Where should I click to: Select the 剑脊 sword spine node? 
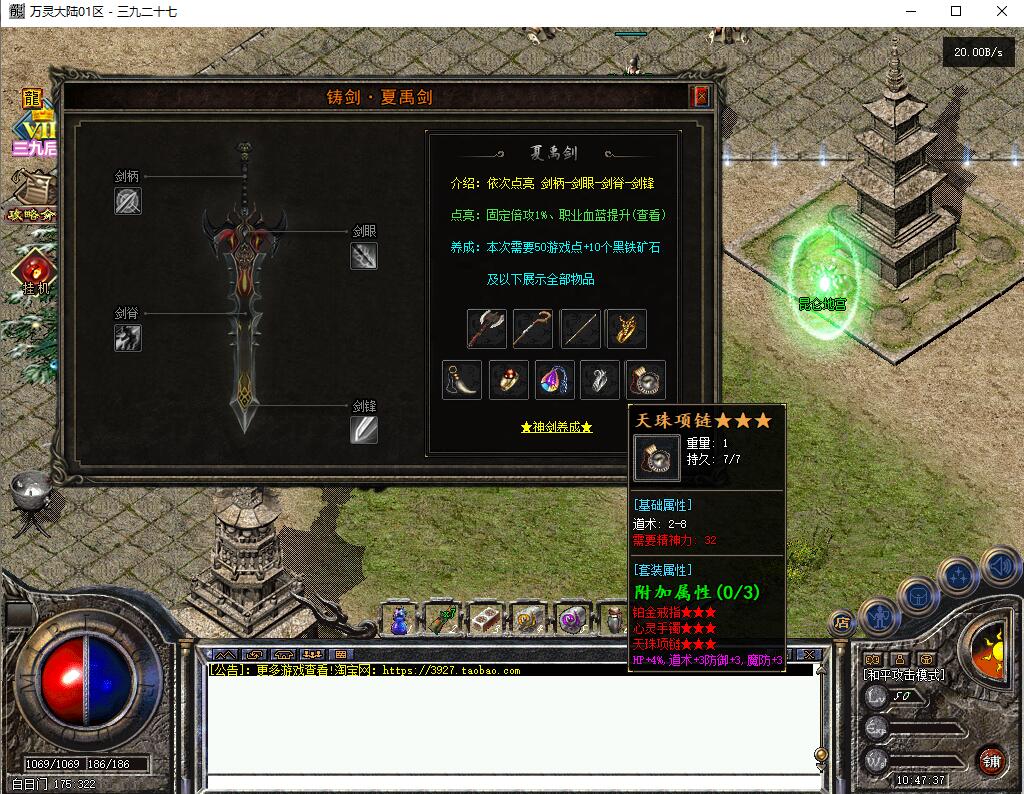pyautogui.click(x=128, y=338)
